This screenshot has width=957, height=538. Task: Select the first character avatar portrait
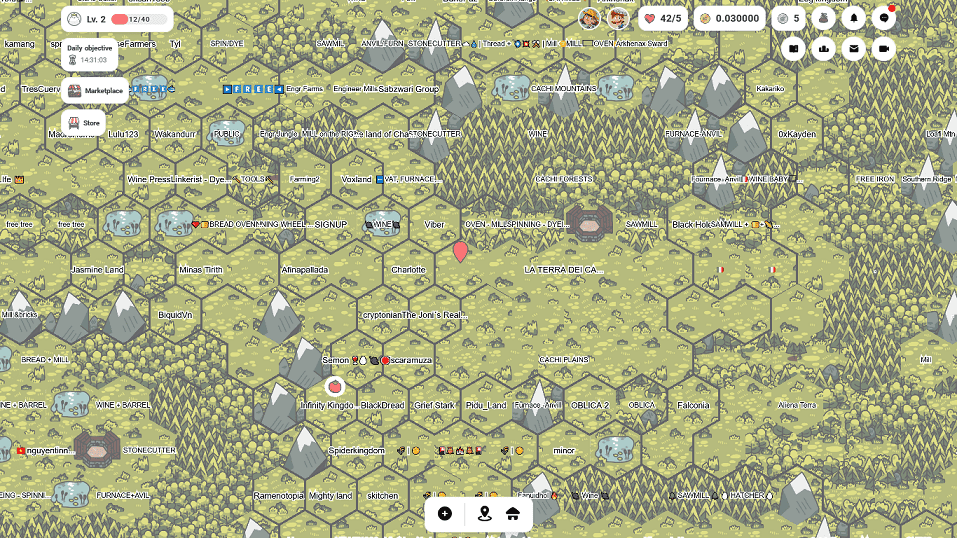[589, 18]
